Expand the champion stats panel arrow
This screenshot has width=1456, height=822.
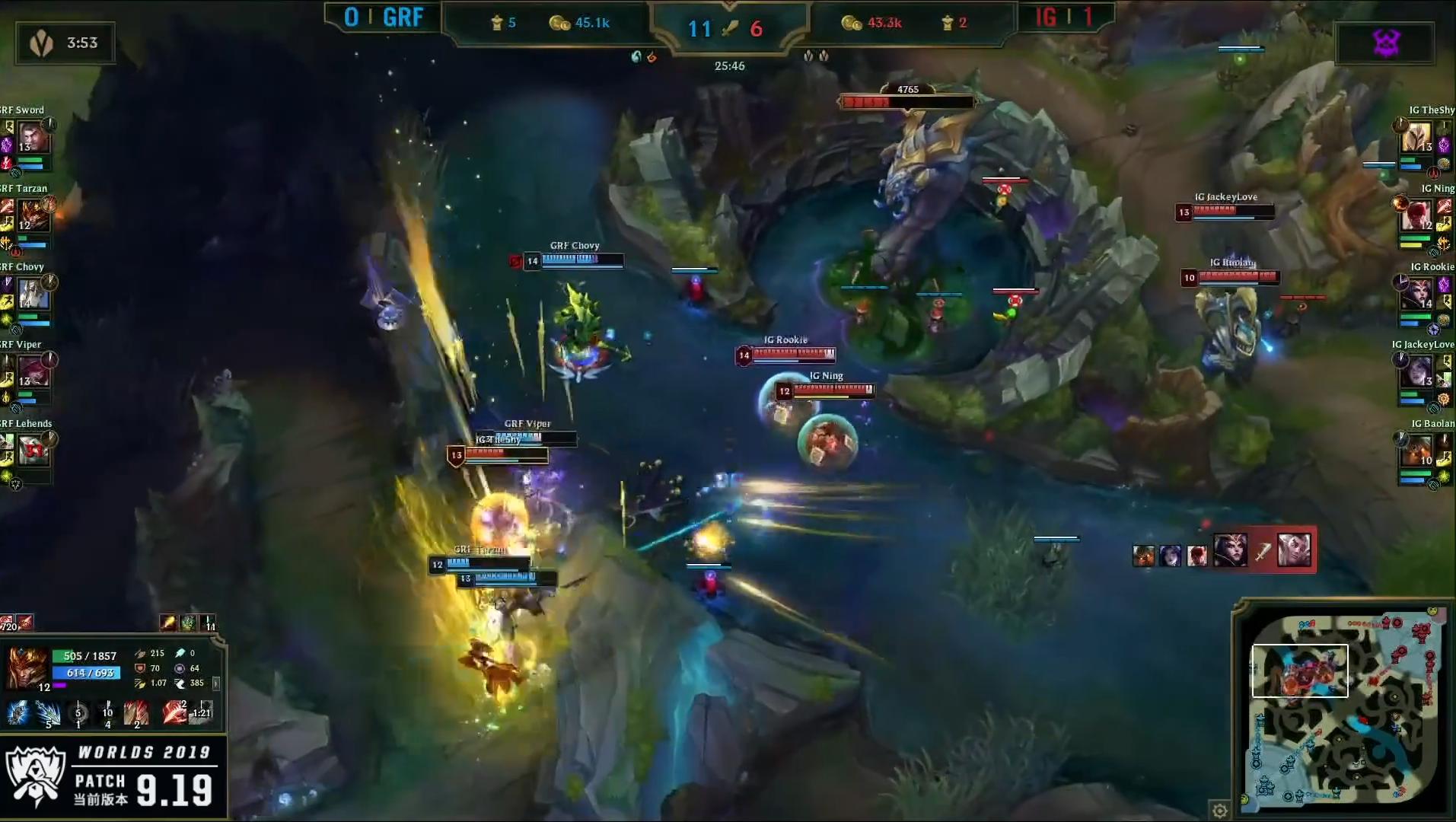[216, 683]
